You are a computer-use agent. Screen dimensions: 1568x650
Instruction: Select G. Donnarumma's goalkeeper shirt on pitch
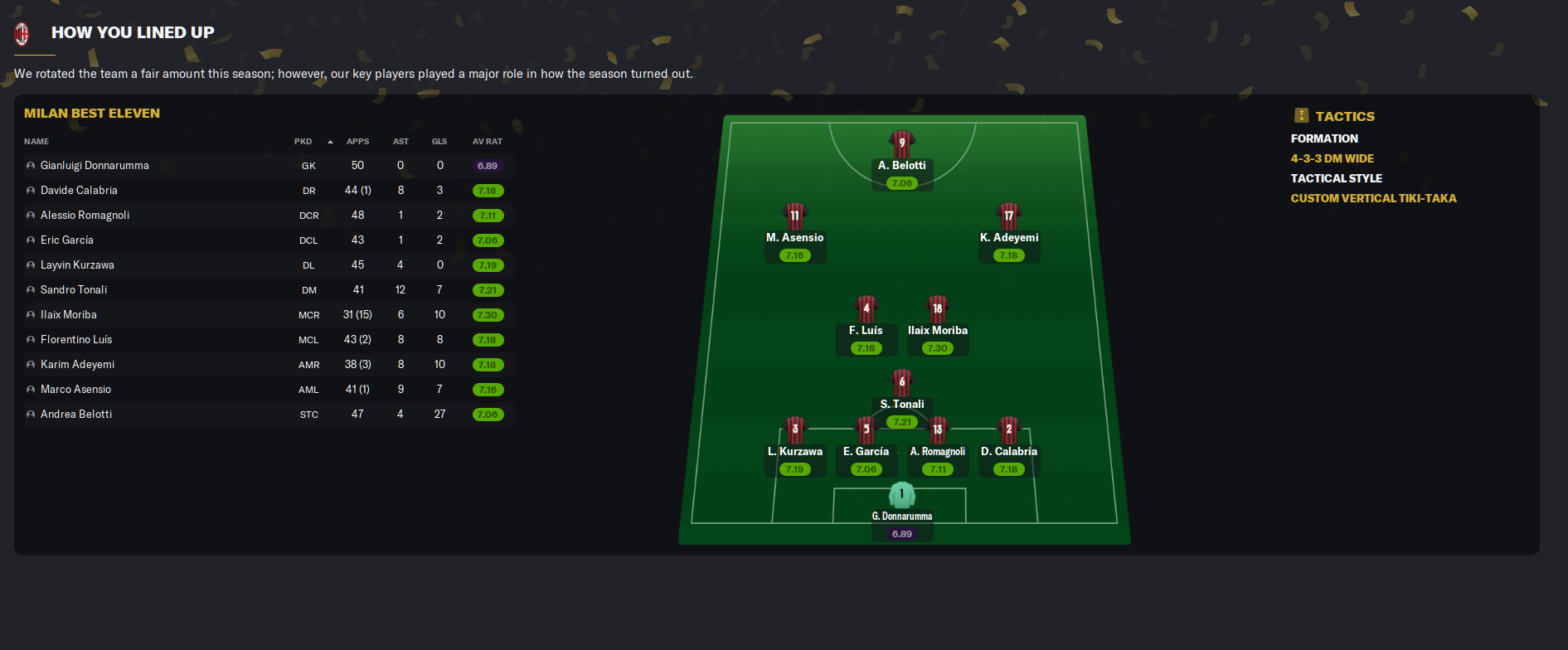click(901, 495)
